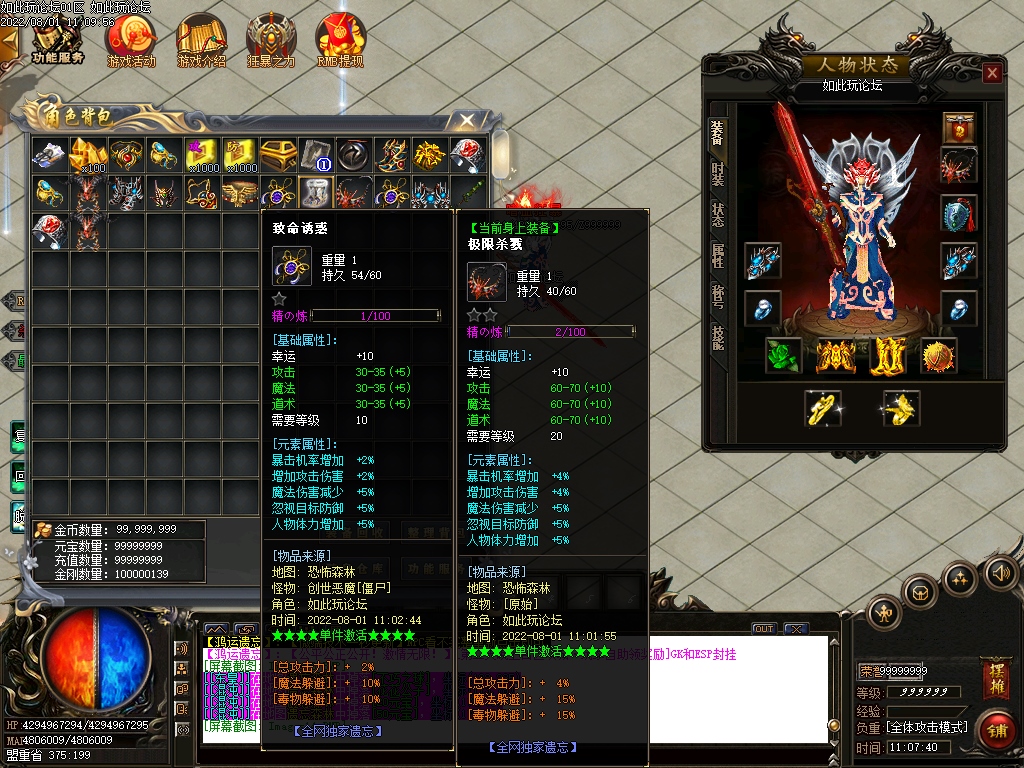Open the RMB提现 red envelope icon
The height and width of the screenshot is (768, 1024).
(x=340, y=40)
